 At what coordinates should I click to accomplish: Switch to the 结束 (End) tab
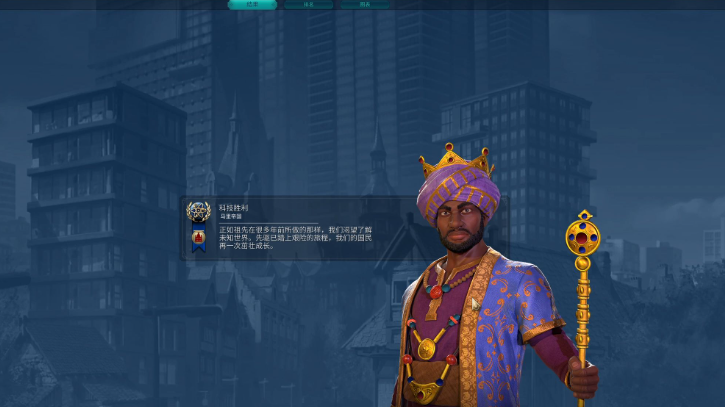[252, 4]
